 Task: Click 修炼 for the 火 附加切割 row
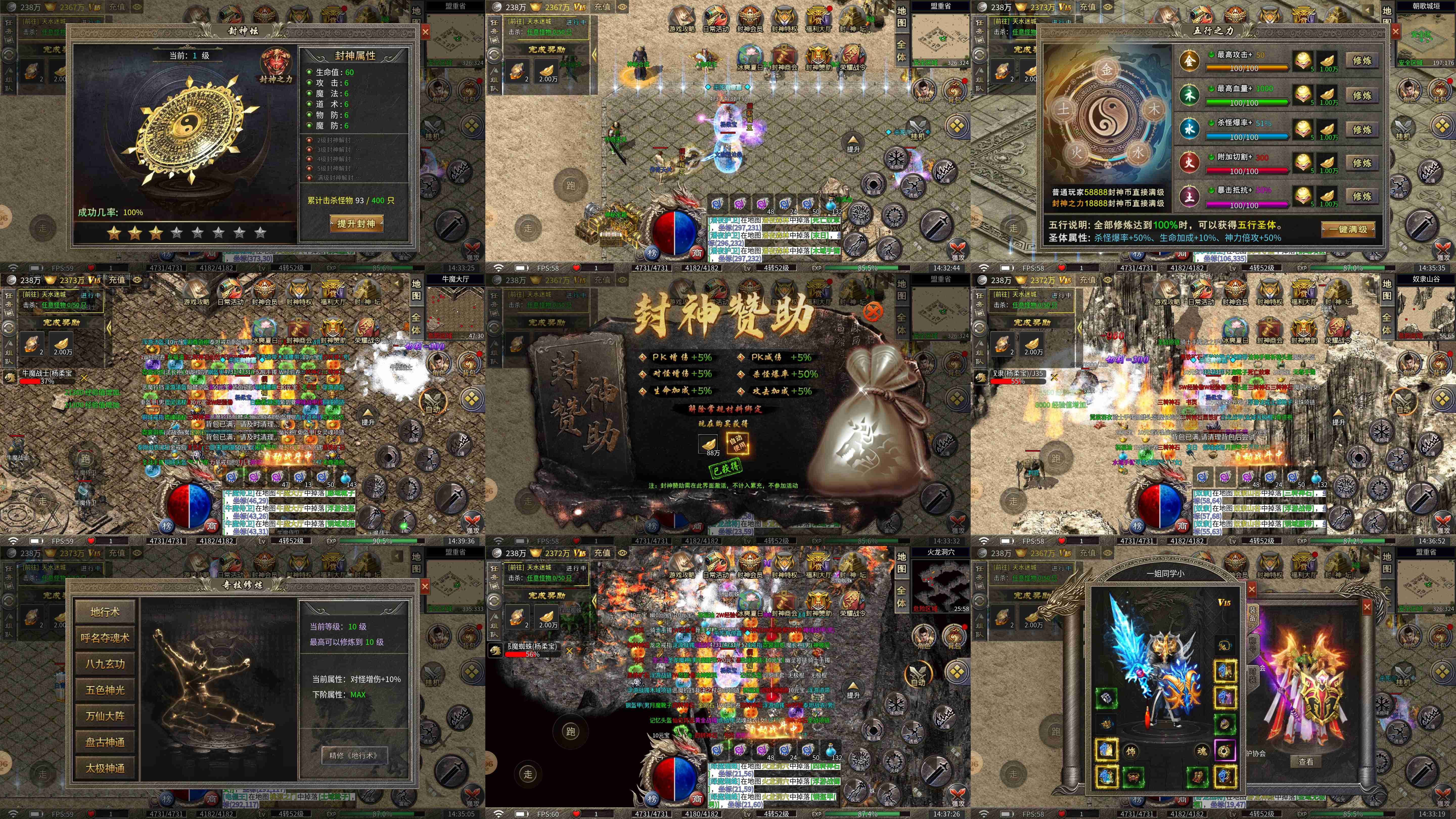tap(1362, 163)
